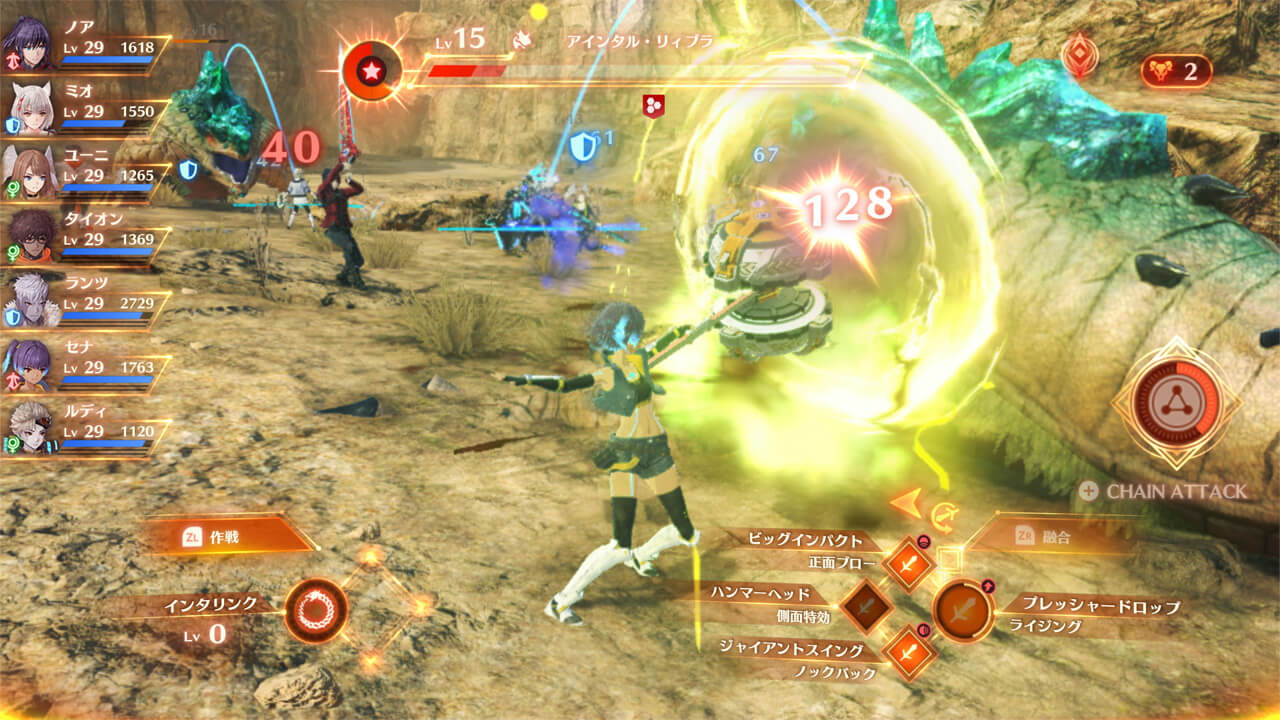The image size is (1280, 720).
Task: Click the enemy target star icon
Action: click(x=371, y=72)
